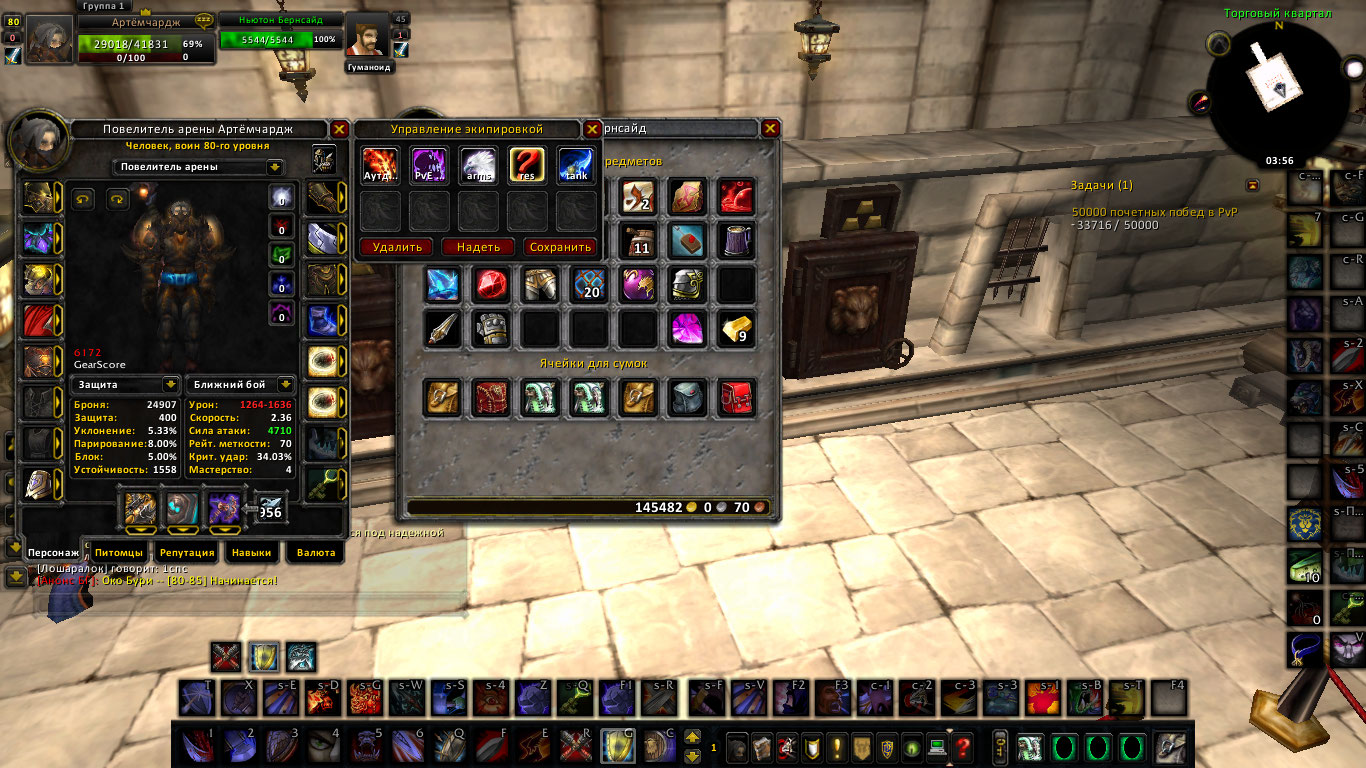The image size is (1366, 768).
Task: Show the Валюта tab
Action: pyautogui.click(x=316, y=552)
